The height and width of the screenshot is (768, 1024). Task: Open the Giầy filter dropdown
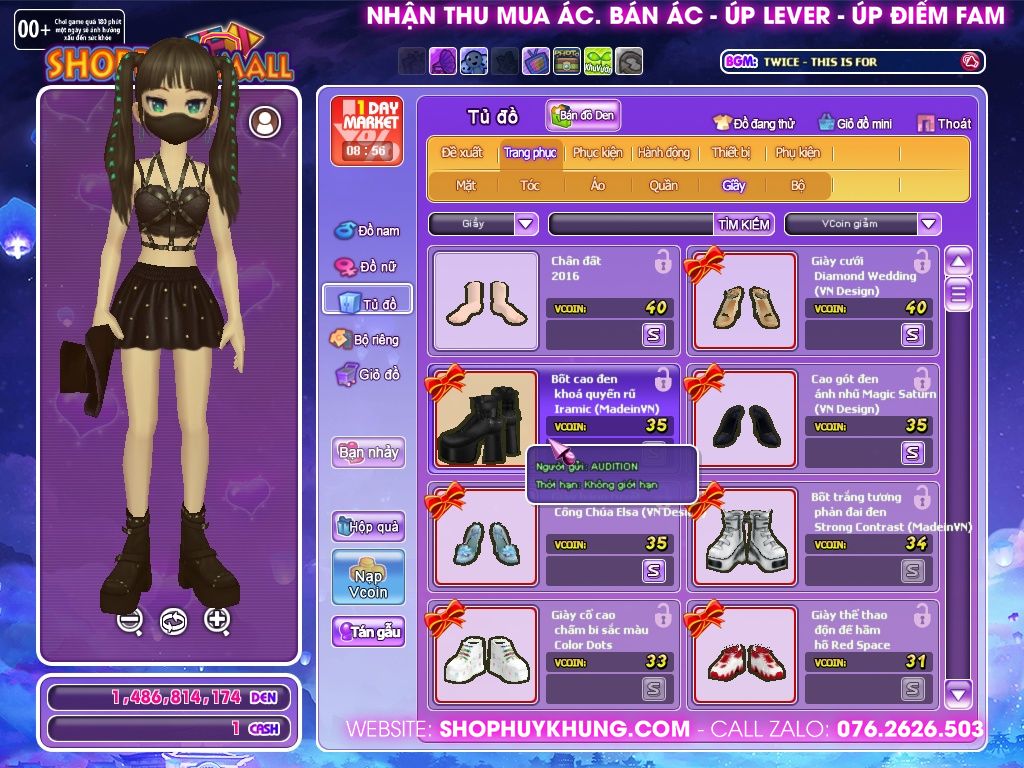[527, 224]
